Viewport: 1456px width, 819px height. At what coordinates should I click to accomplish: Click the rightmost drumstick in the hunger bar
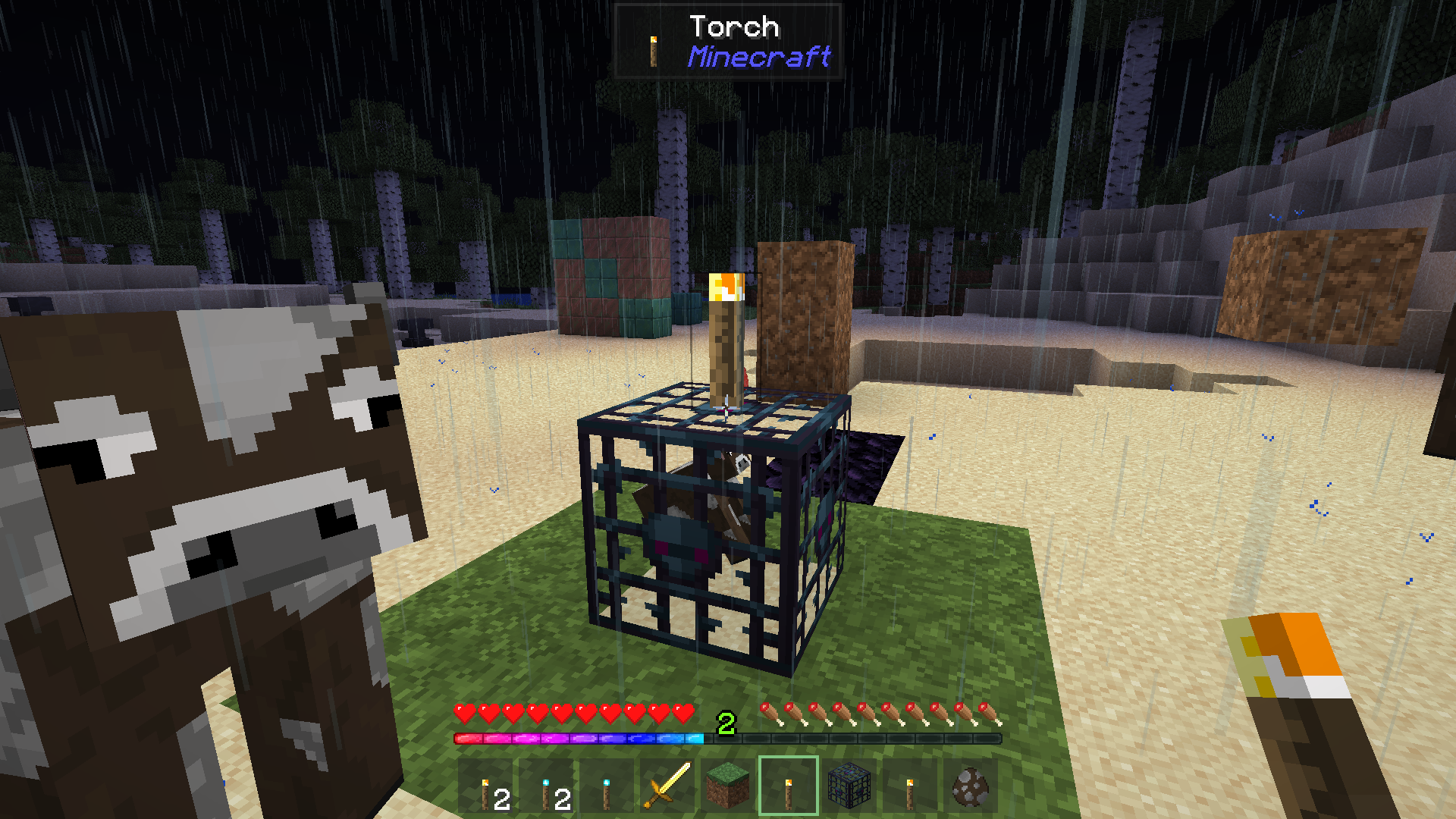coord(989,714)
